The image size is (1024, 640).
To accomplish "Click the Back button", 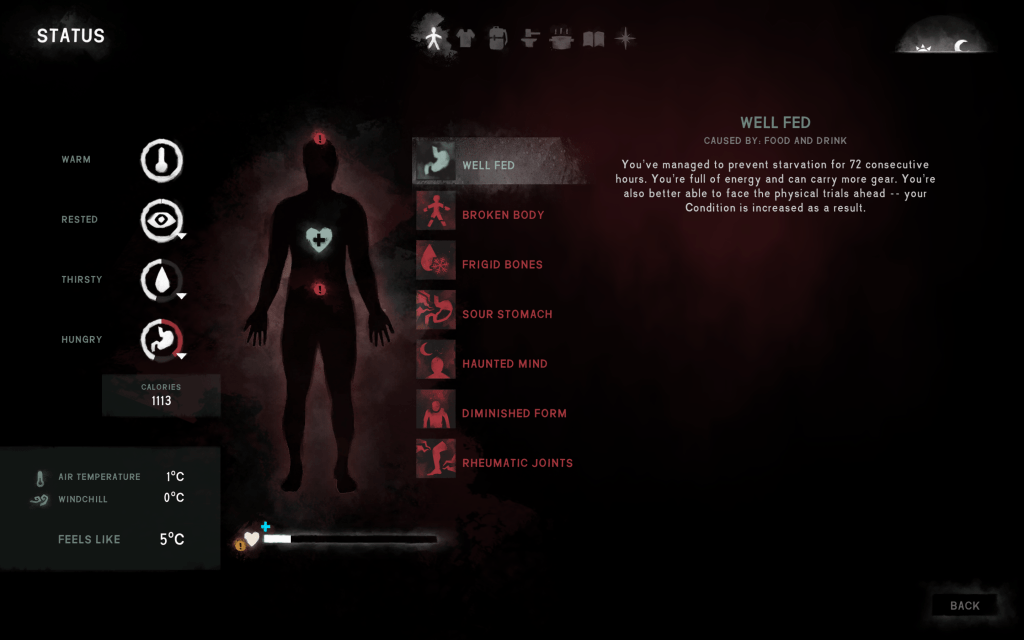I will pyautogui.click(x=964, y=605).
